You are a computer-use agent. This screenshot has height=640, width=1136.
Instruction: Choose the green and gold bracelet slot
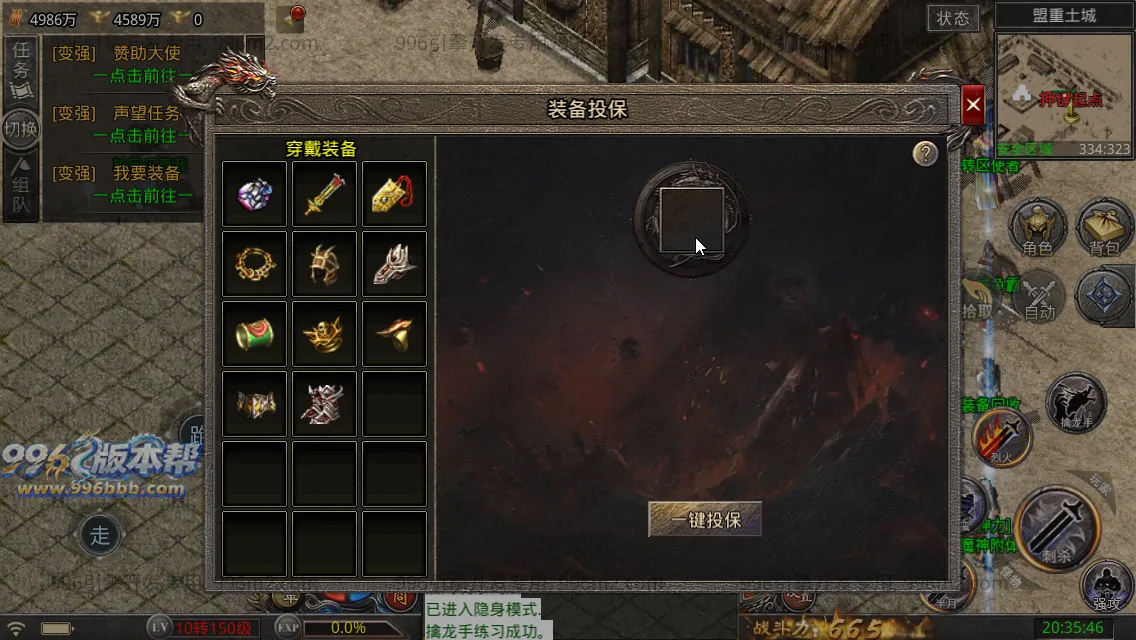point(255,334)
